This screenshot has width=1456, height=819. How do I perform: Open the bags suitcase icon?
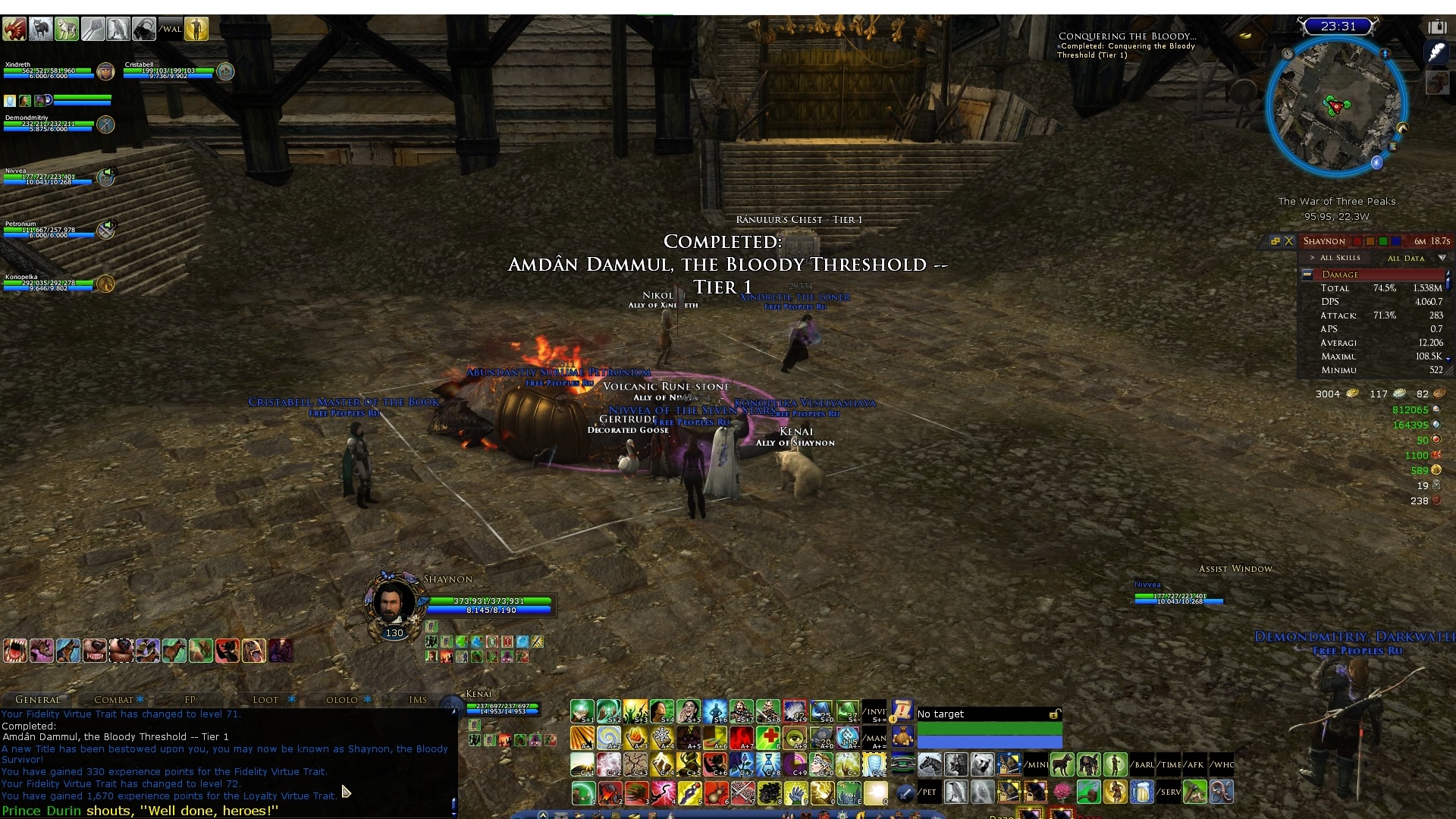[x=1437, y=27]
